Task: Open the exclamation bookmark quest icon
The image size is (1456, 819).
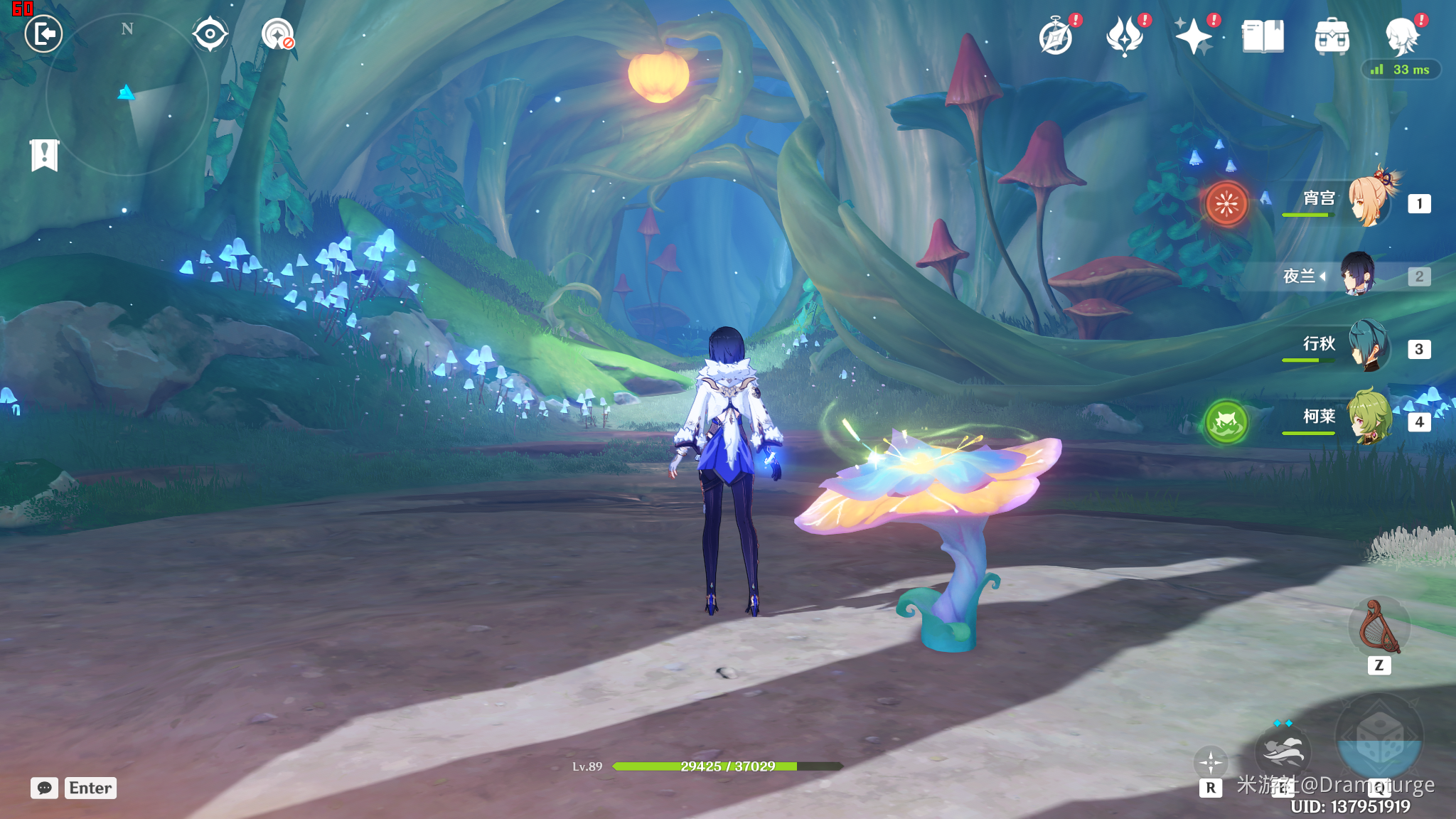Action: [44, 154]
